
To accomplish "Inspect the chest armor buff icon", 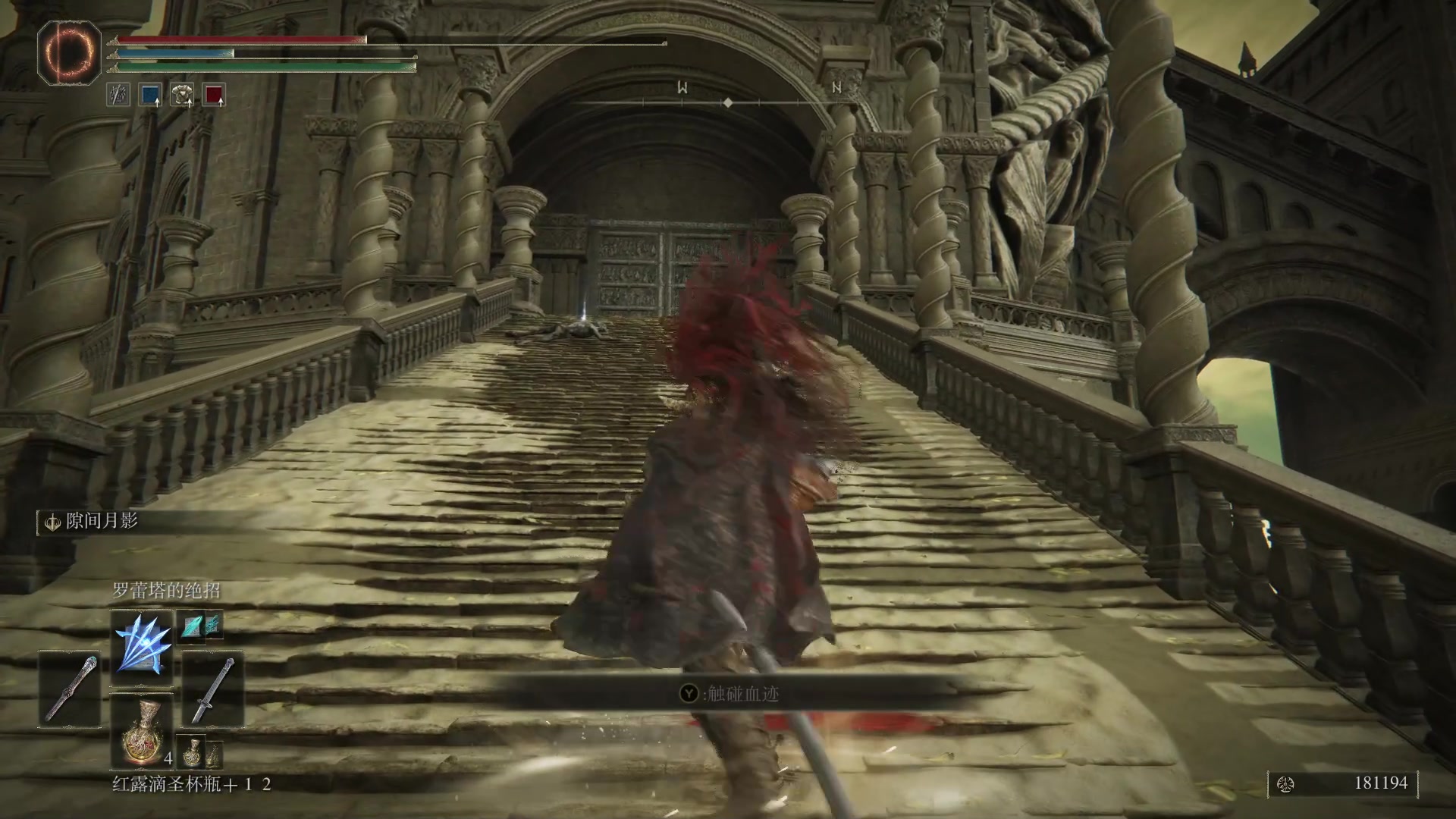I will pyautogui.click(x=182, y=95).
